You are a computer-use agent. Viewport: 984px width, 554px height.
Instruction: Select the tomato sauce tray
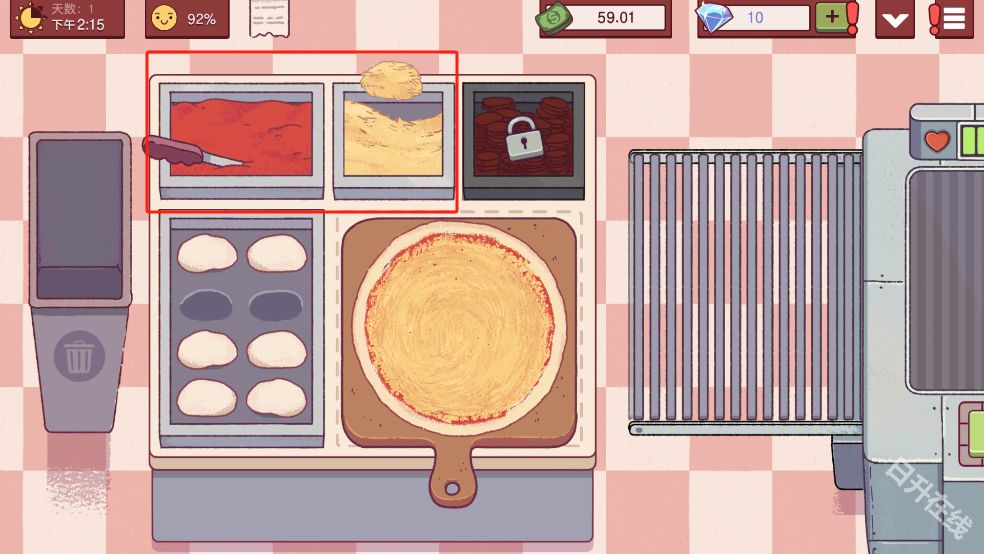coord(240,140)
